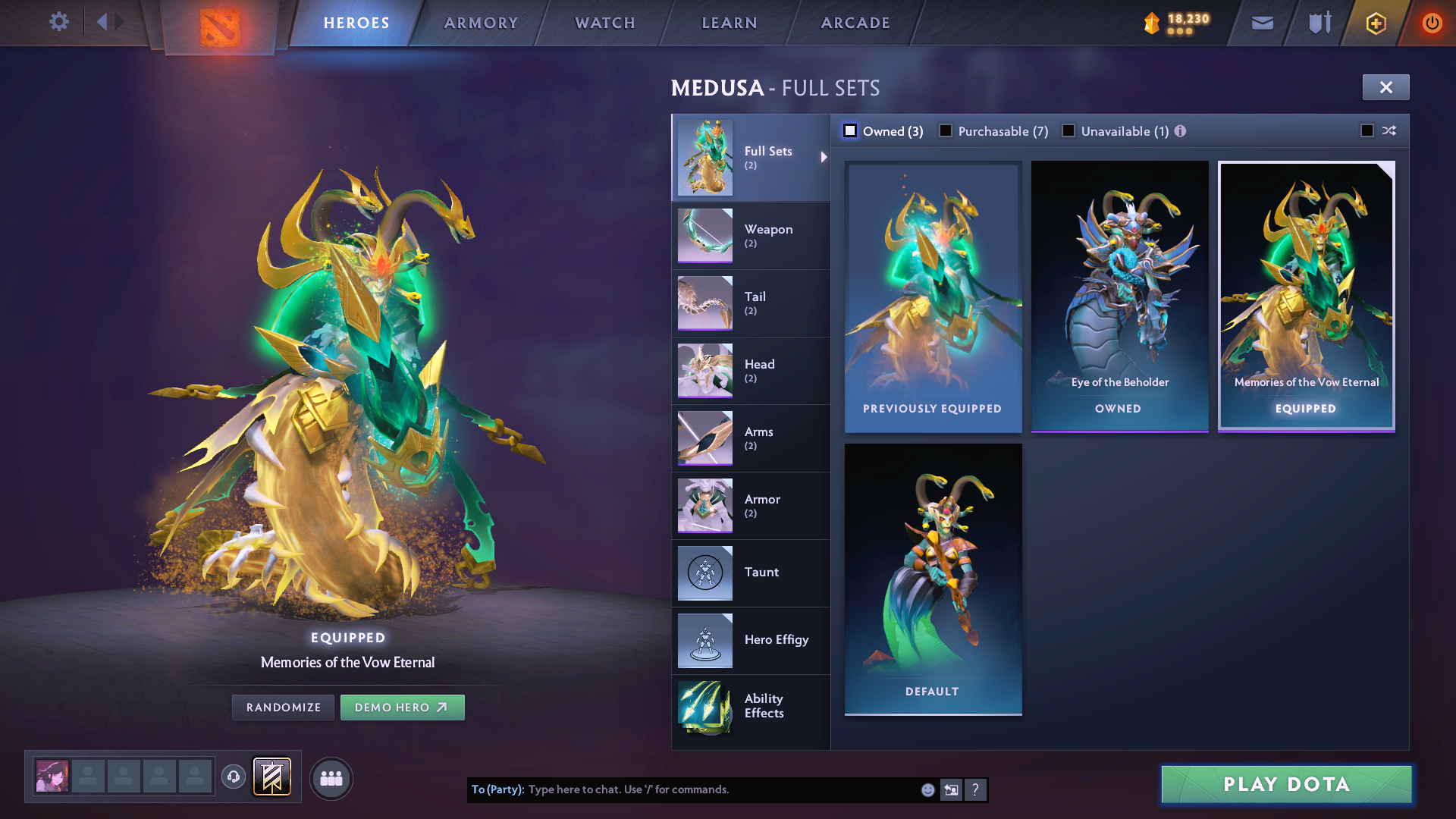Open the chat channel selector beside the smiley
Viewport: 1456px width, 819px height.
click(x=951, y=789)
